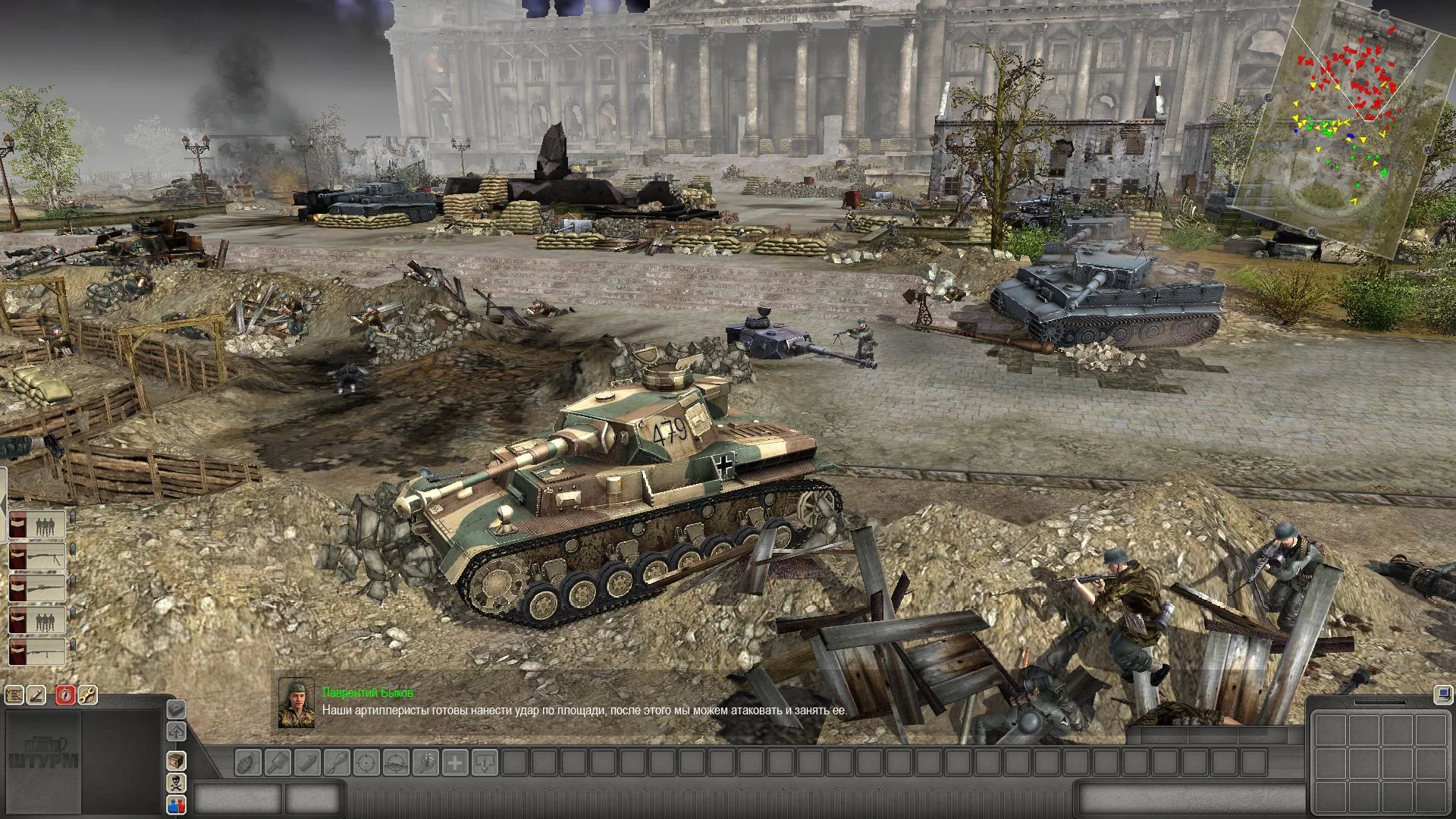1456x819 pixels.
Task: Select the fist melee command
Action: (x=425, y=762)
